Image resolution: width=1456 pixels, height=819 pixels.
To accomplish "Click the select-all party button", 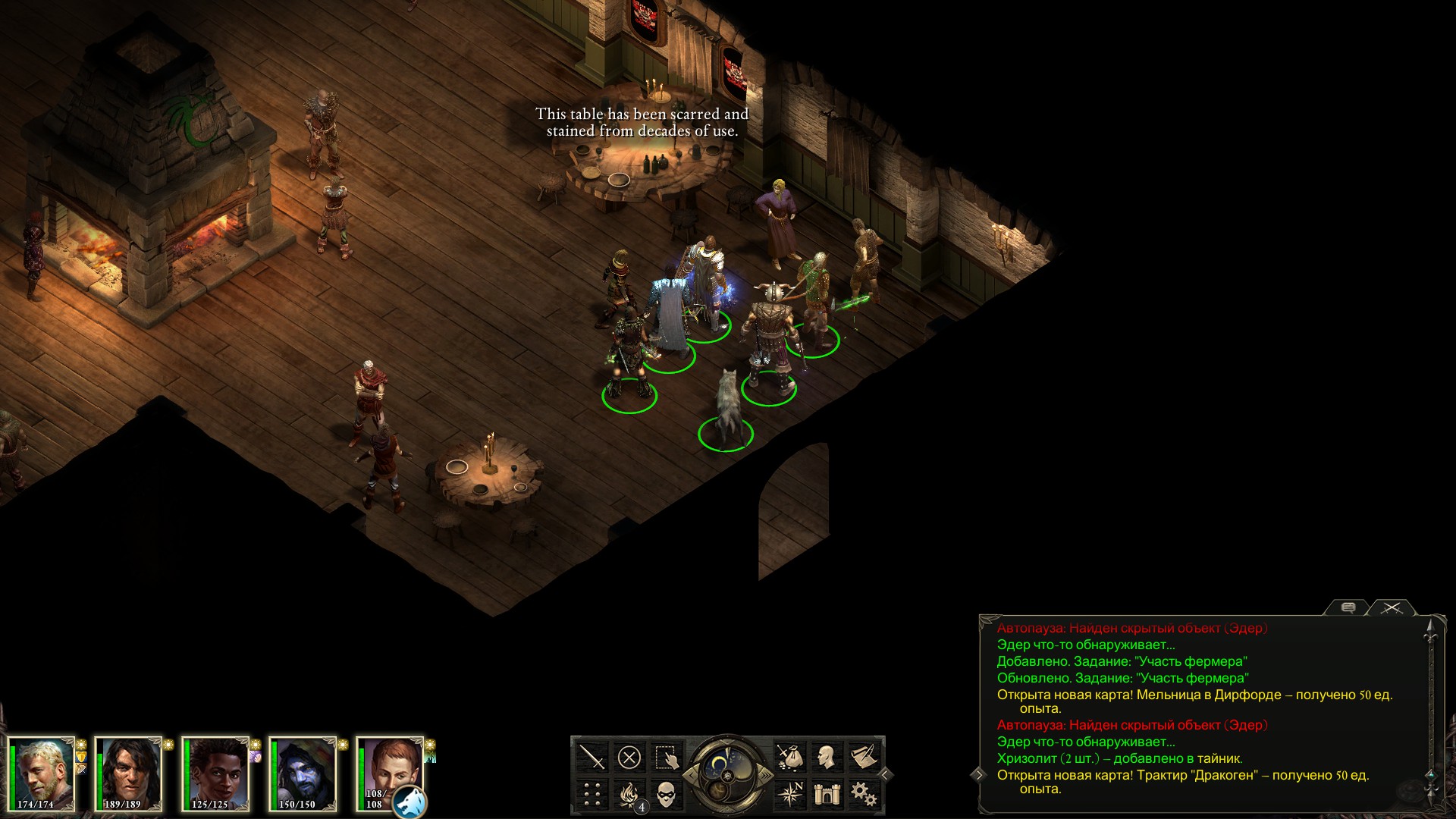I will [666, 757].
